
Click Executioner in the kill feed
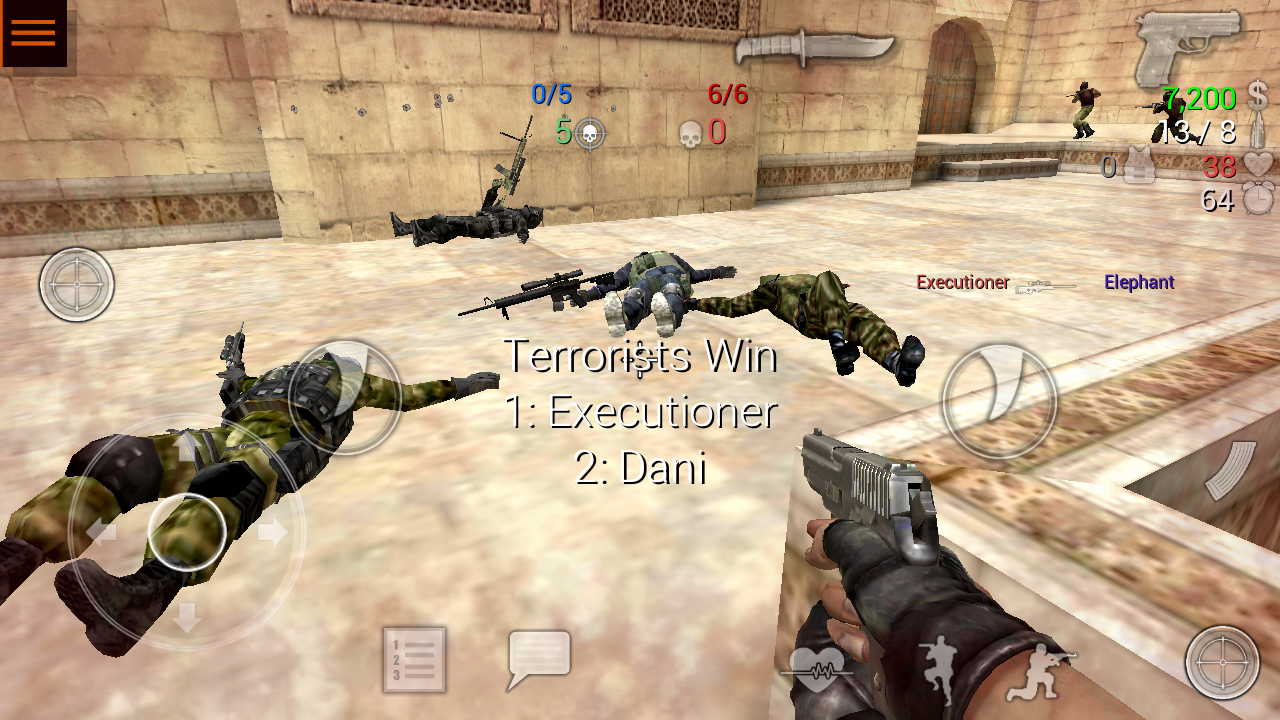point(961,283)
